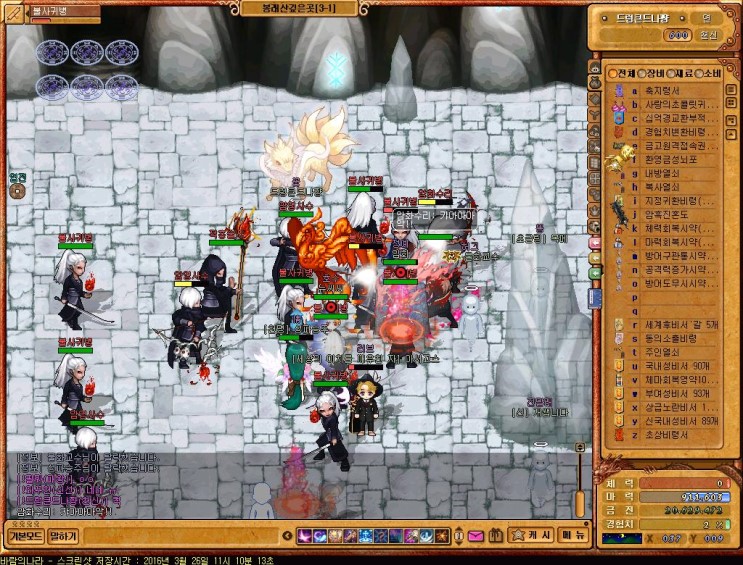Switch to the 소비 inventory filter

point(710,74)
